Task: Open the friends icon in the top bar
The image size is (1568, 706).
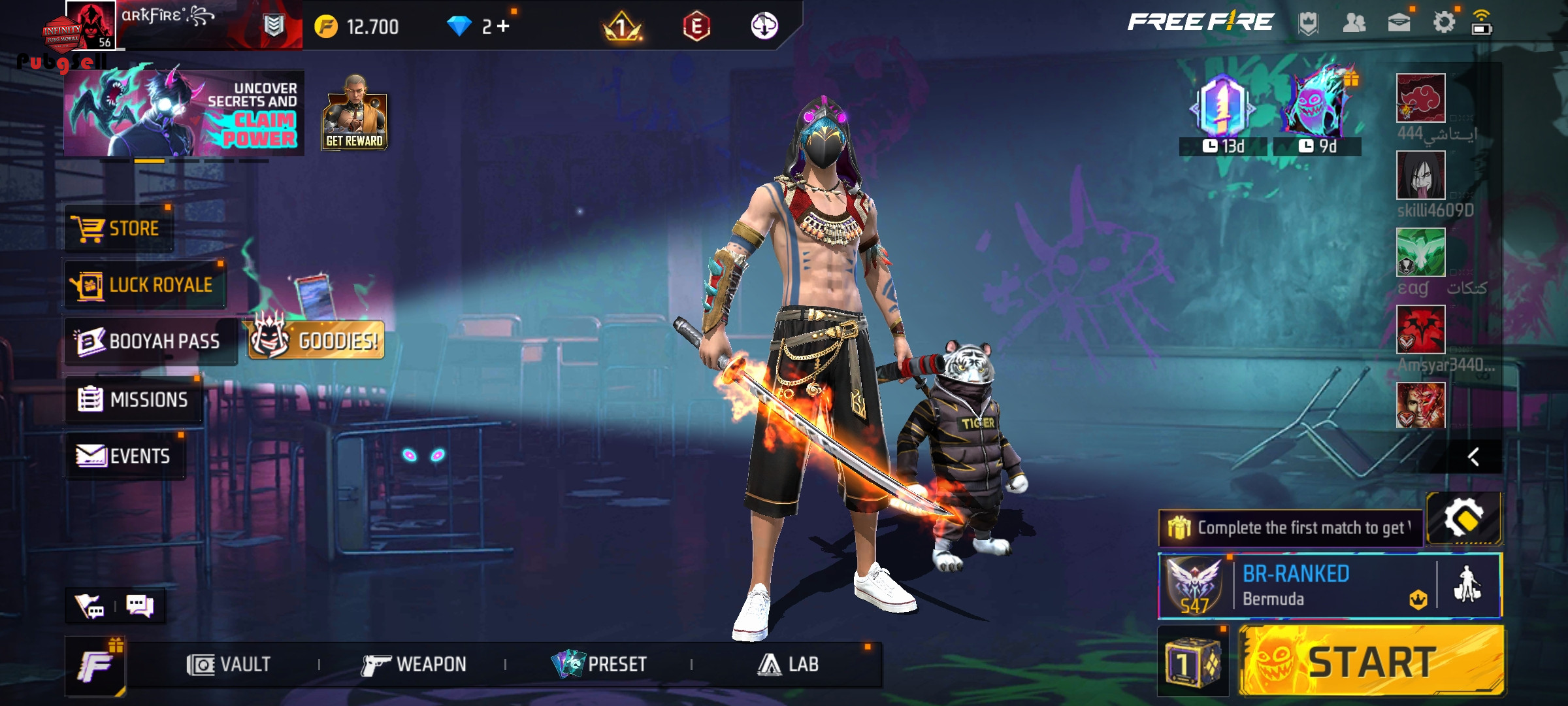Action: coord(1354,24)
